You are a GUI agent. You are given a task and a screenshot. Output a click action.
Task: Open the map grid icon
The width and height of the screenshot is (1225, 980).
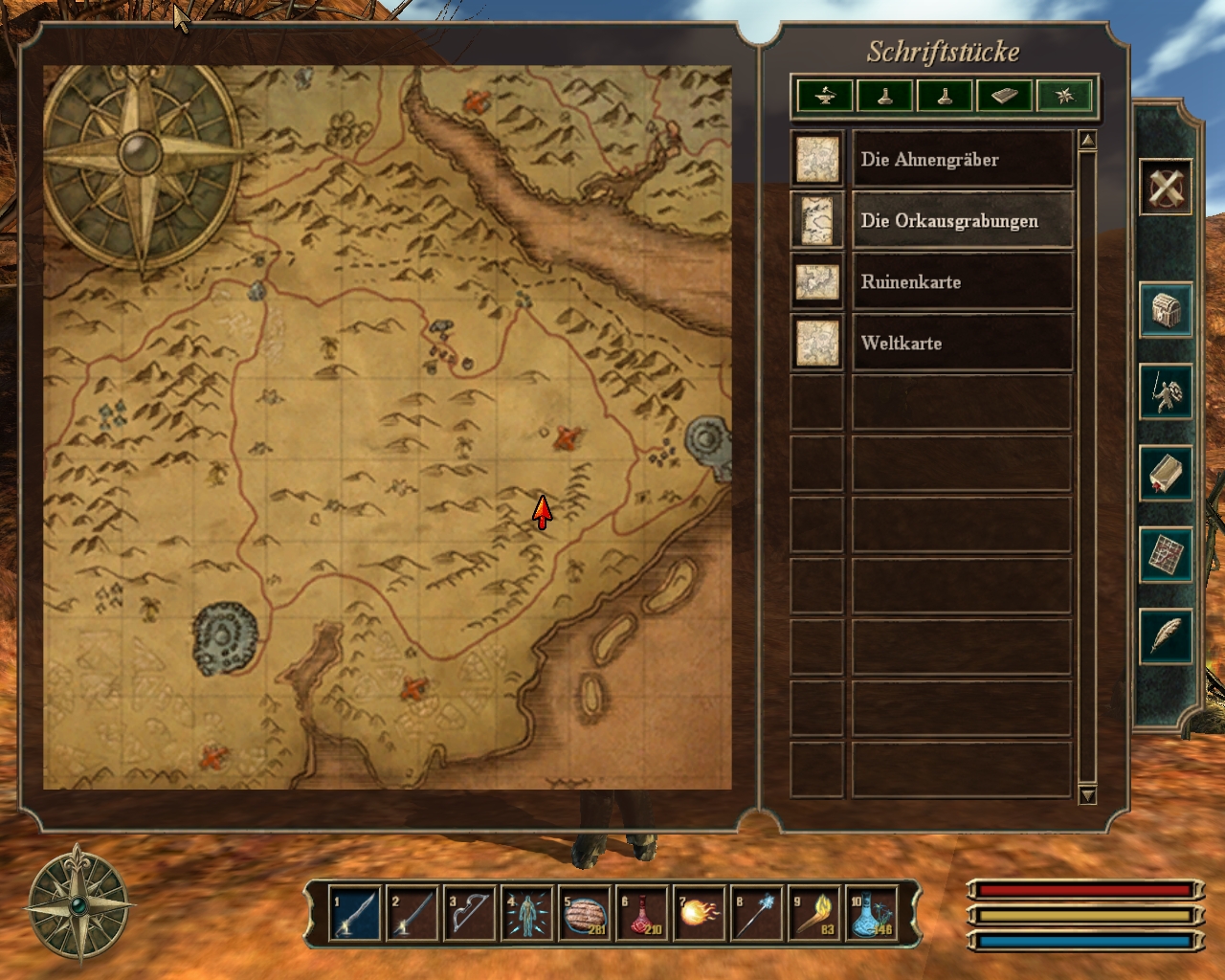click(x=1165, y=554)
